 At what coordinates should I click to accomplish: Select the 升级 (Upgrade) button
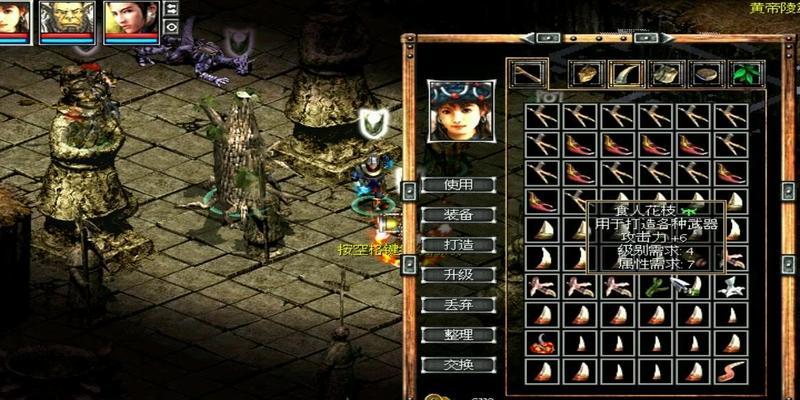click(x=445, y=275)
